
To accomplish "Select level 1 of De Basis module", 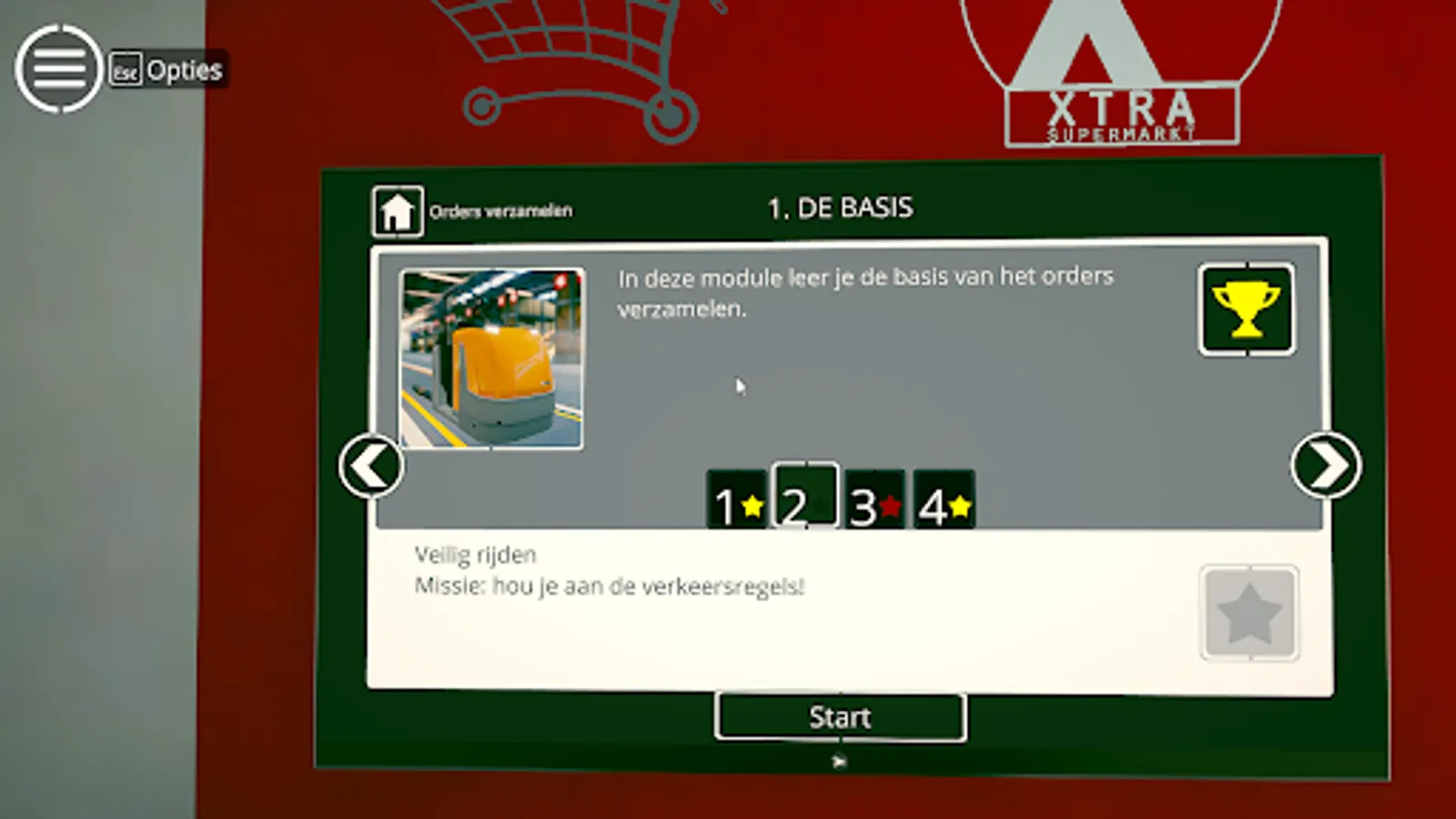I will coord(735,499).
